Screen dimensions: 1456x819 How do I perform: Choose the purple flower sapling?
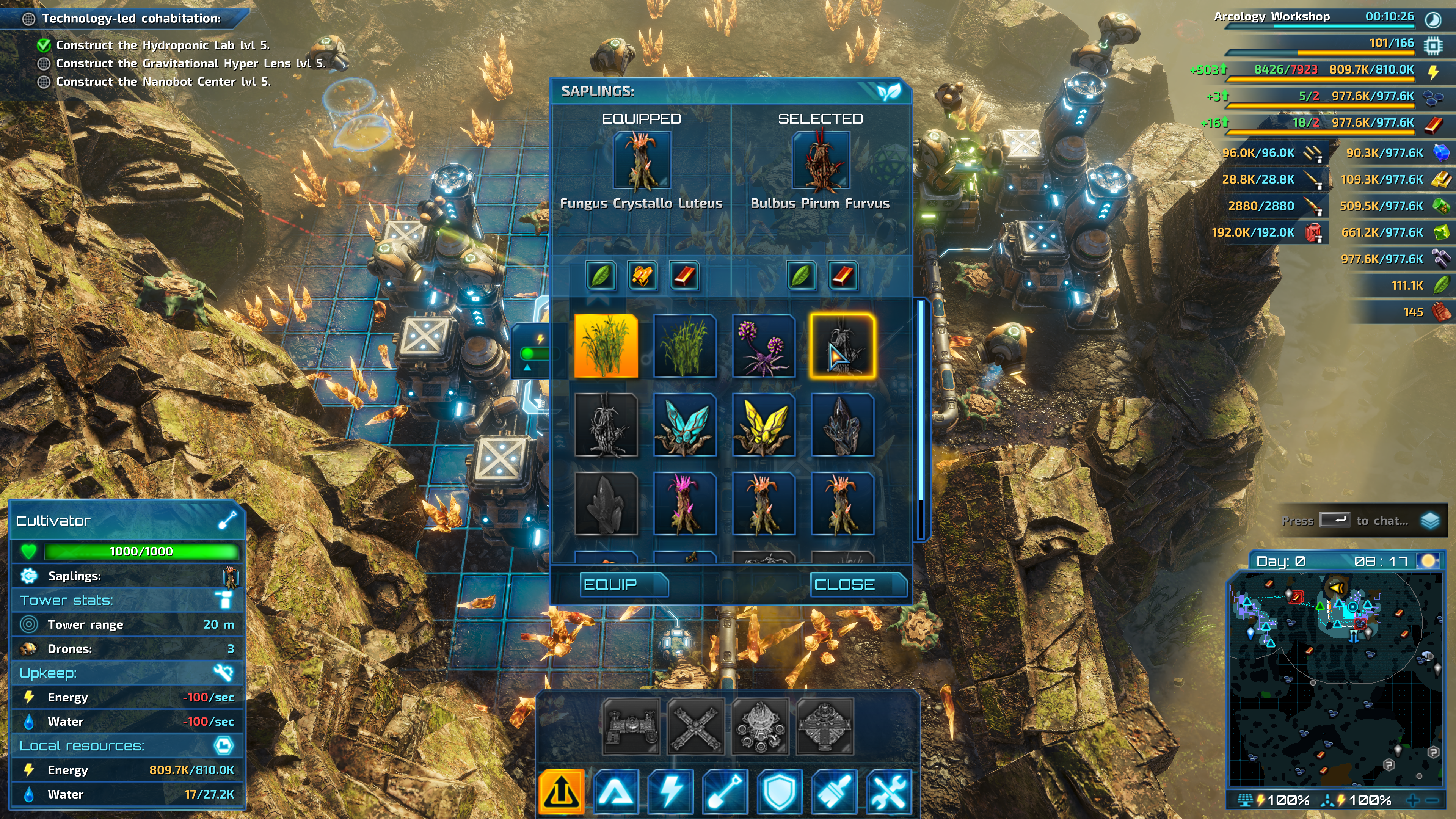pyautogui.click(x=764, y=346)
